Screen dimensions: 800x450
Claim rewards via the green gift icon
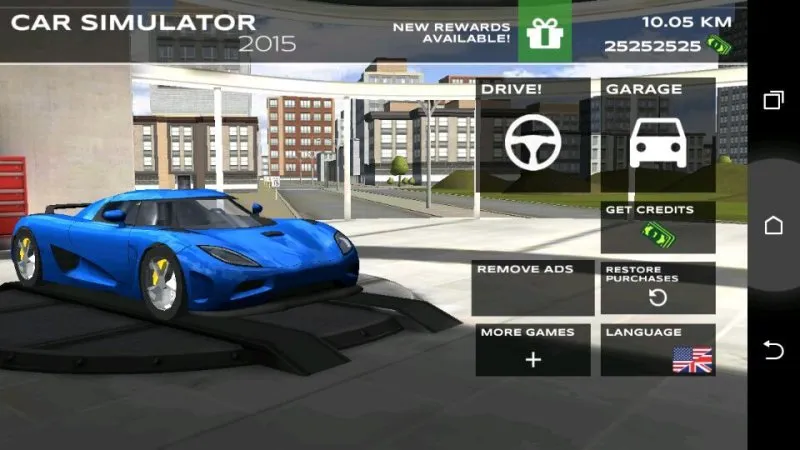545,33
